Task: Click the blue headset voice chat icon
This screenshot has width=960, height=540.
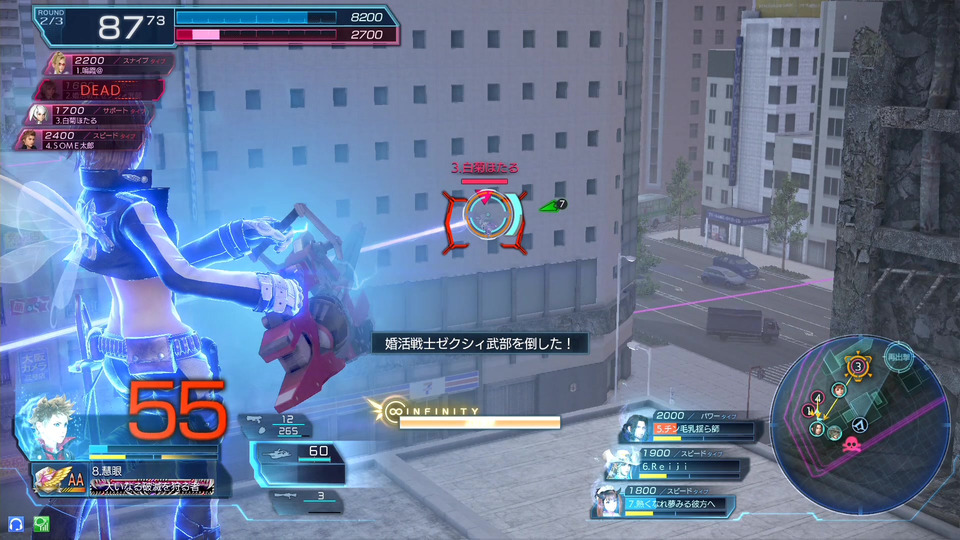Action: coord(16,523)
